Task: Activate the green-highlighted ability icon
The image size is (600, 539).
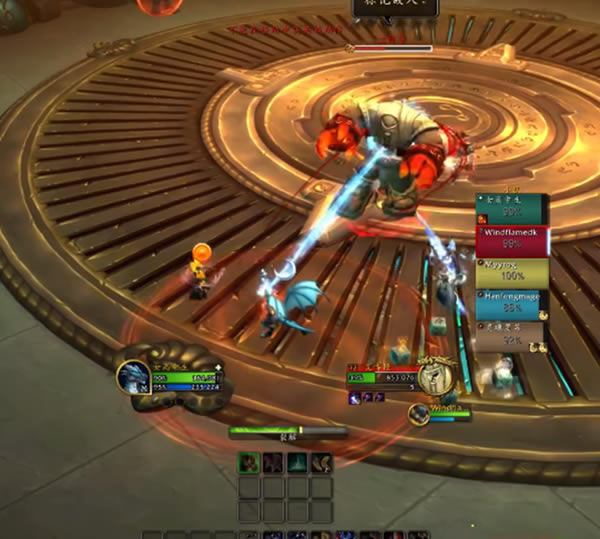Action: point(248,463)
